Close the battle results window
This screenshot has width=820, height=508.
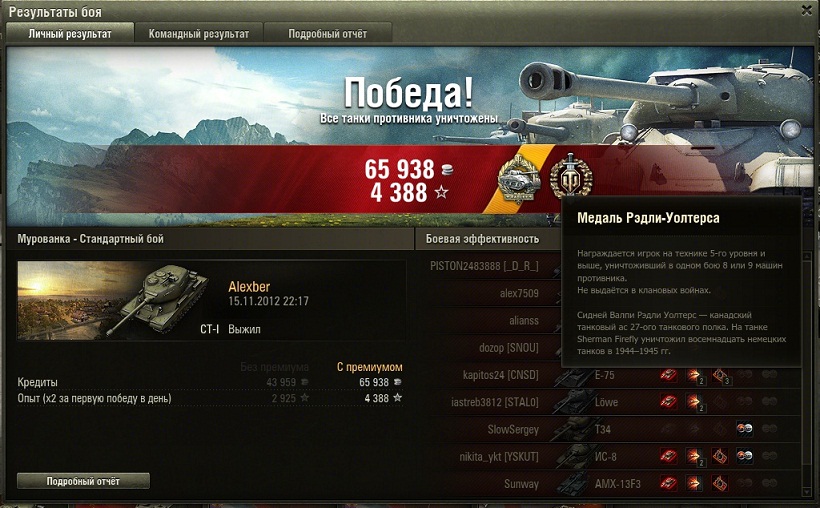click(x=807, y=10)
